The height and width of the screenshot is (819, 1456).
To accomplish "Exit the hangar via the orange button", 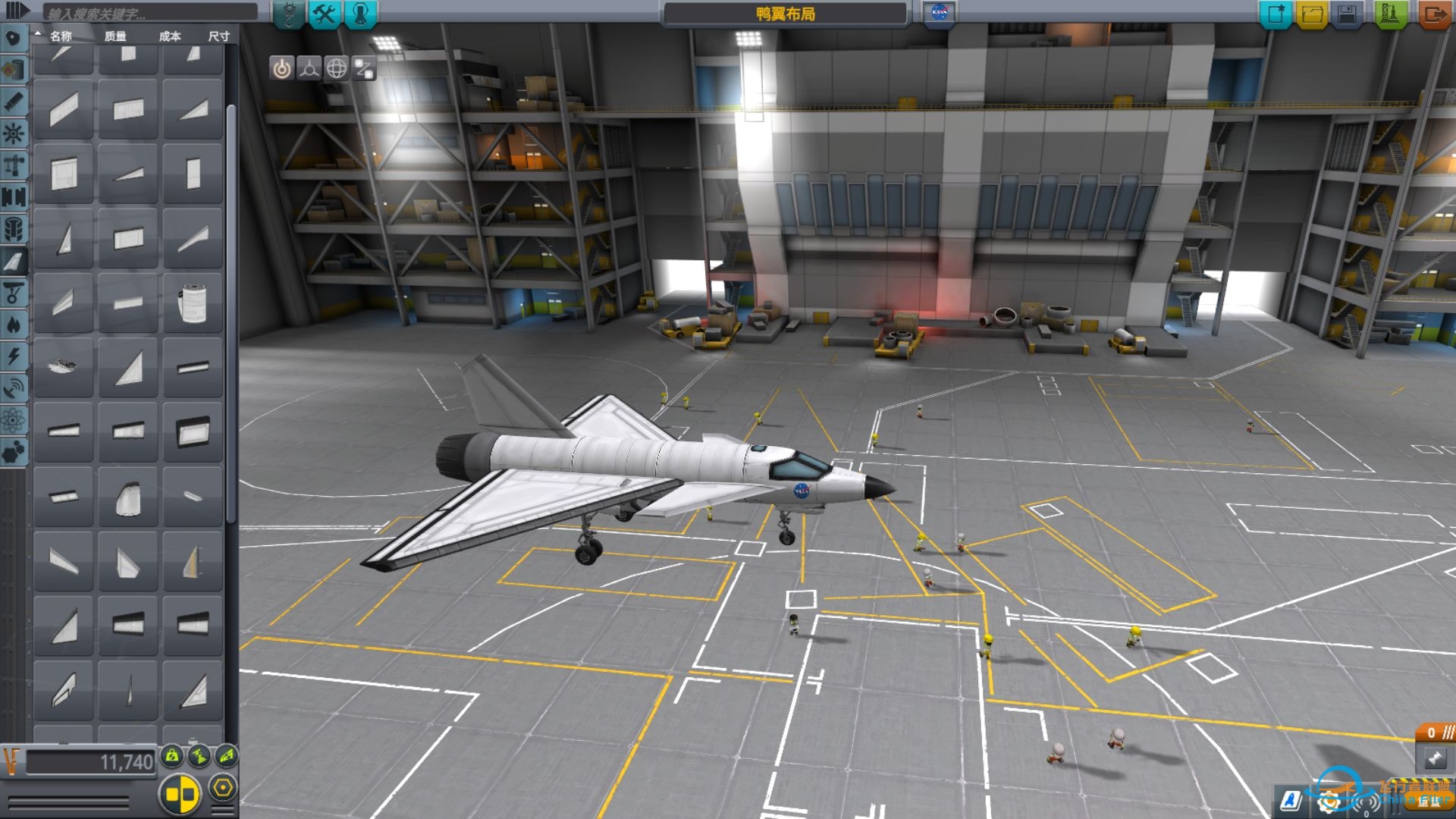I will [x=1433, y=14].
